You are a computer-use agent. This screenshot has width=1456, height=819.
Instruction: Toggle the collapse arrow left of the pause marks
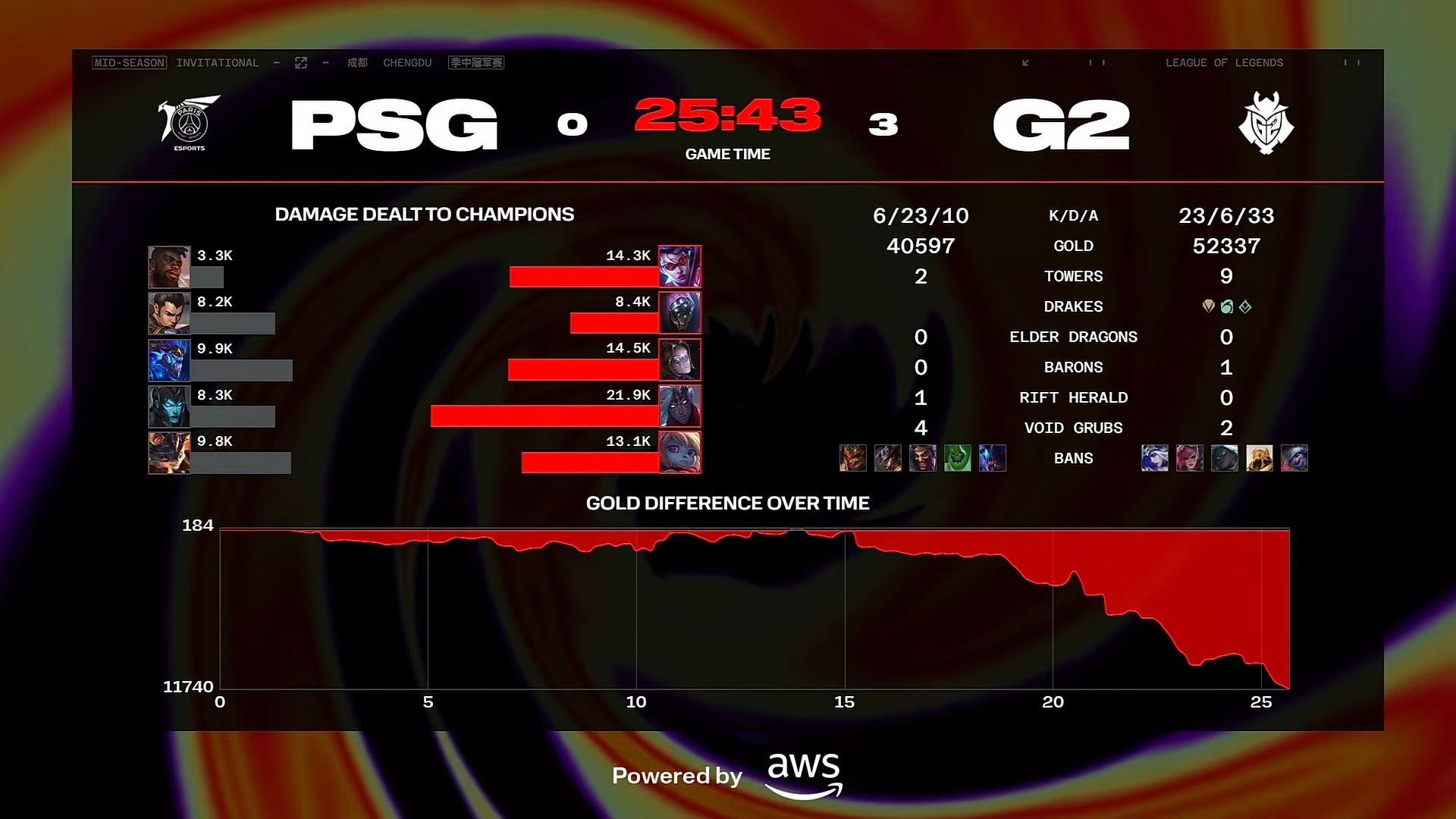pyautogui.click(x=1025, y=64)
